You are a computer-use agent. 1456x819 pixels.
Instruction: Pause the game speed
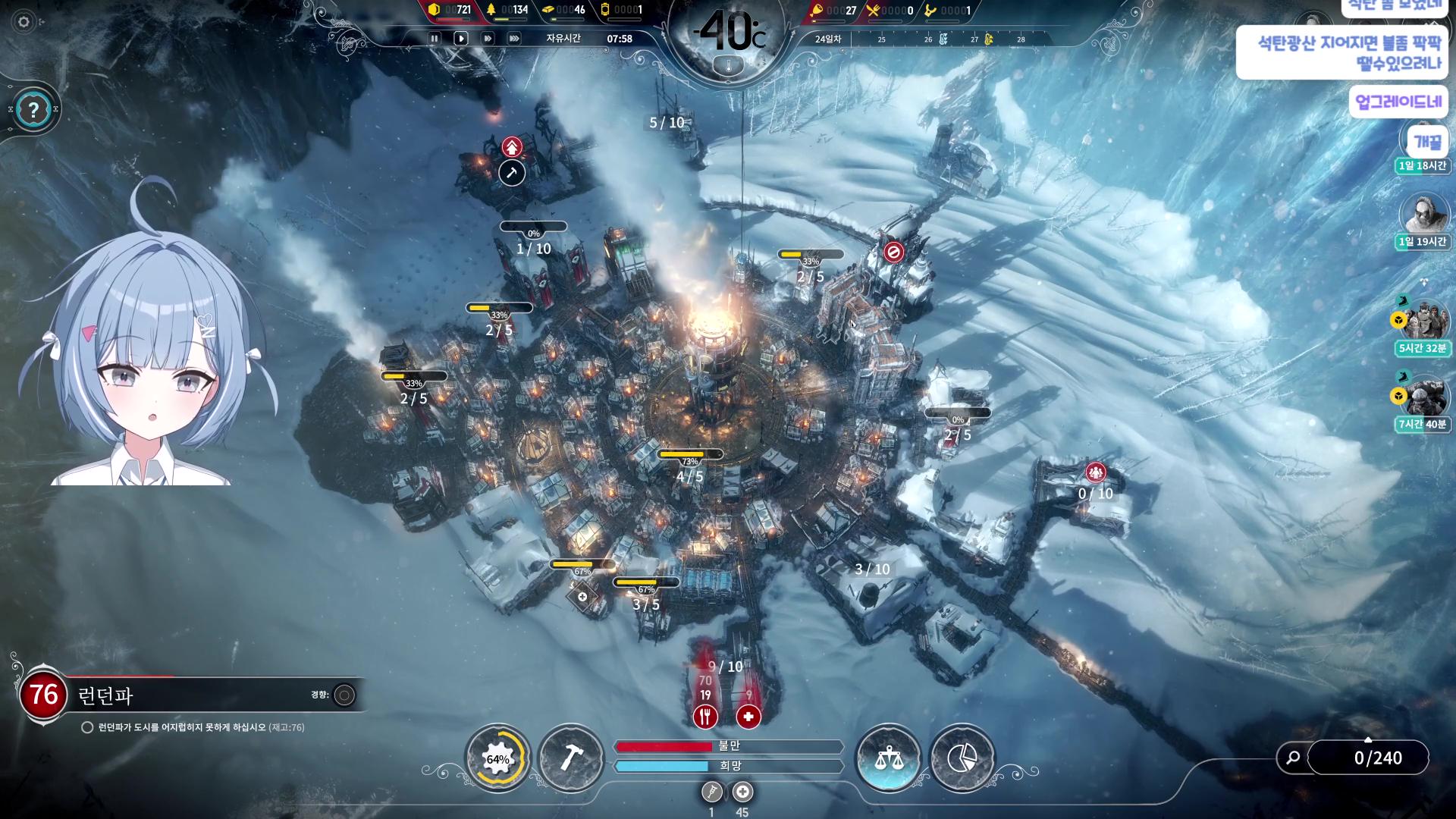tap(435, 39)
